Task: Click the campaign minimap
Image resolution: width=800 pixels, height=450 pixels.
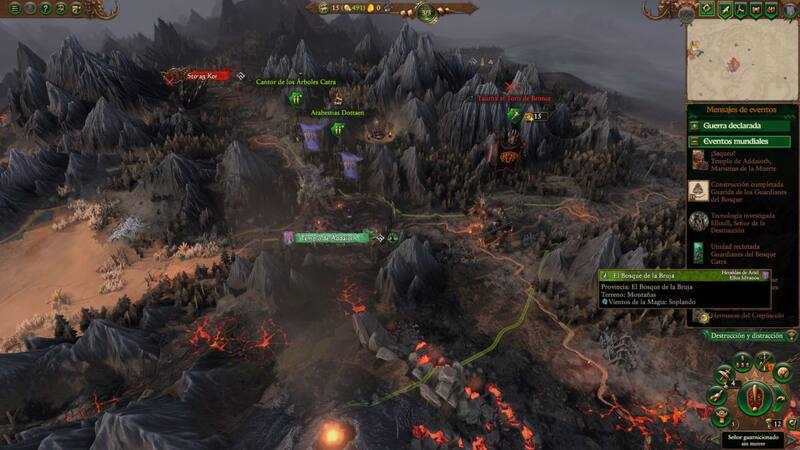Action: point(741,61)
